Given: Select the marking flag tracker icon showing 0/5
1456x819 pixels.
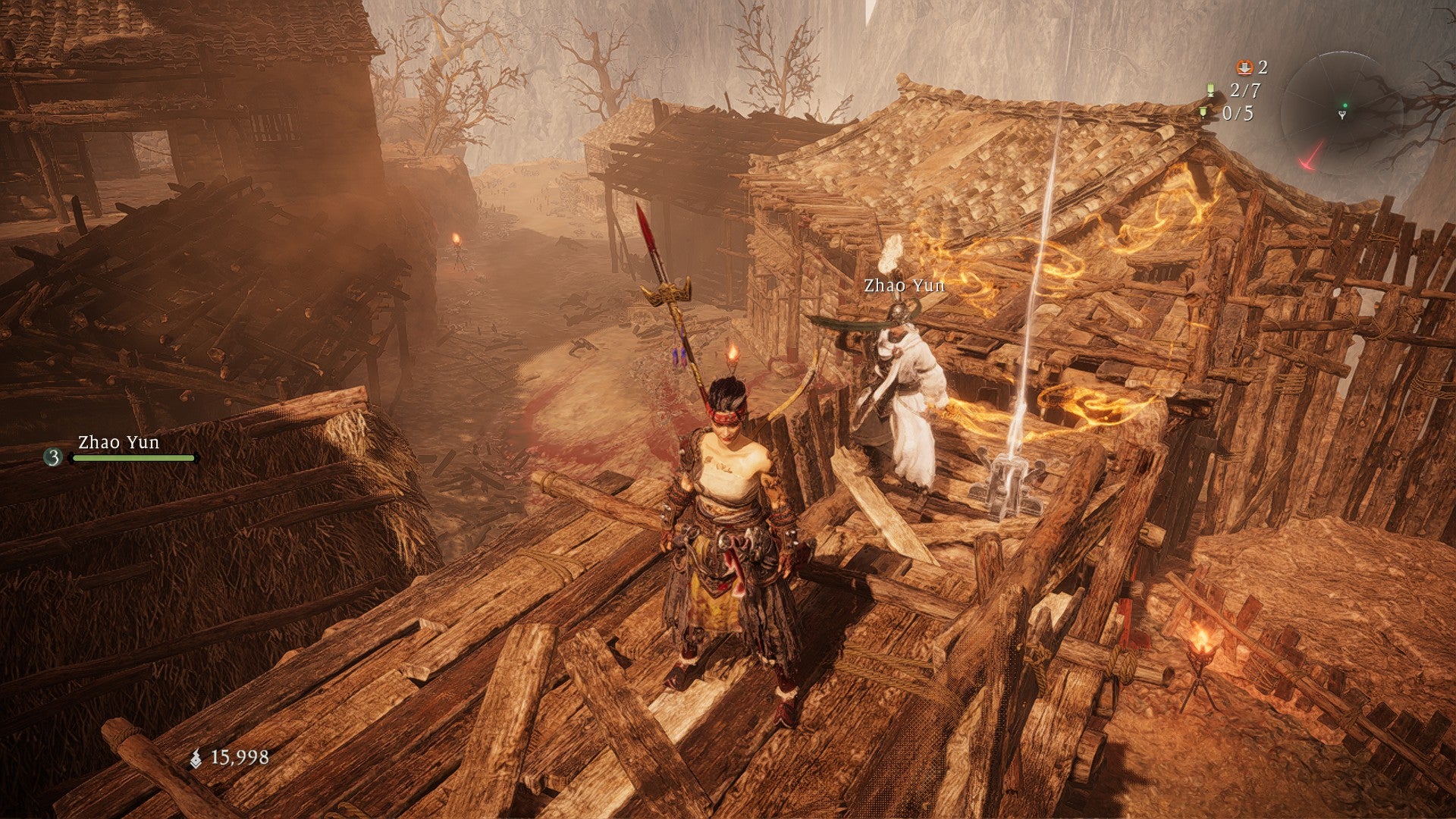Looking at the screenshot, I should (x=1204, y=114).
